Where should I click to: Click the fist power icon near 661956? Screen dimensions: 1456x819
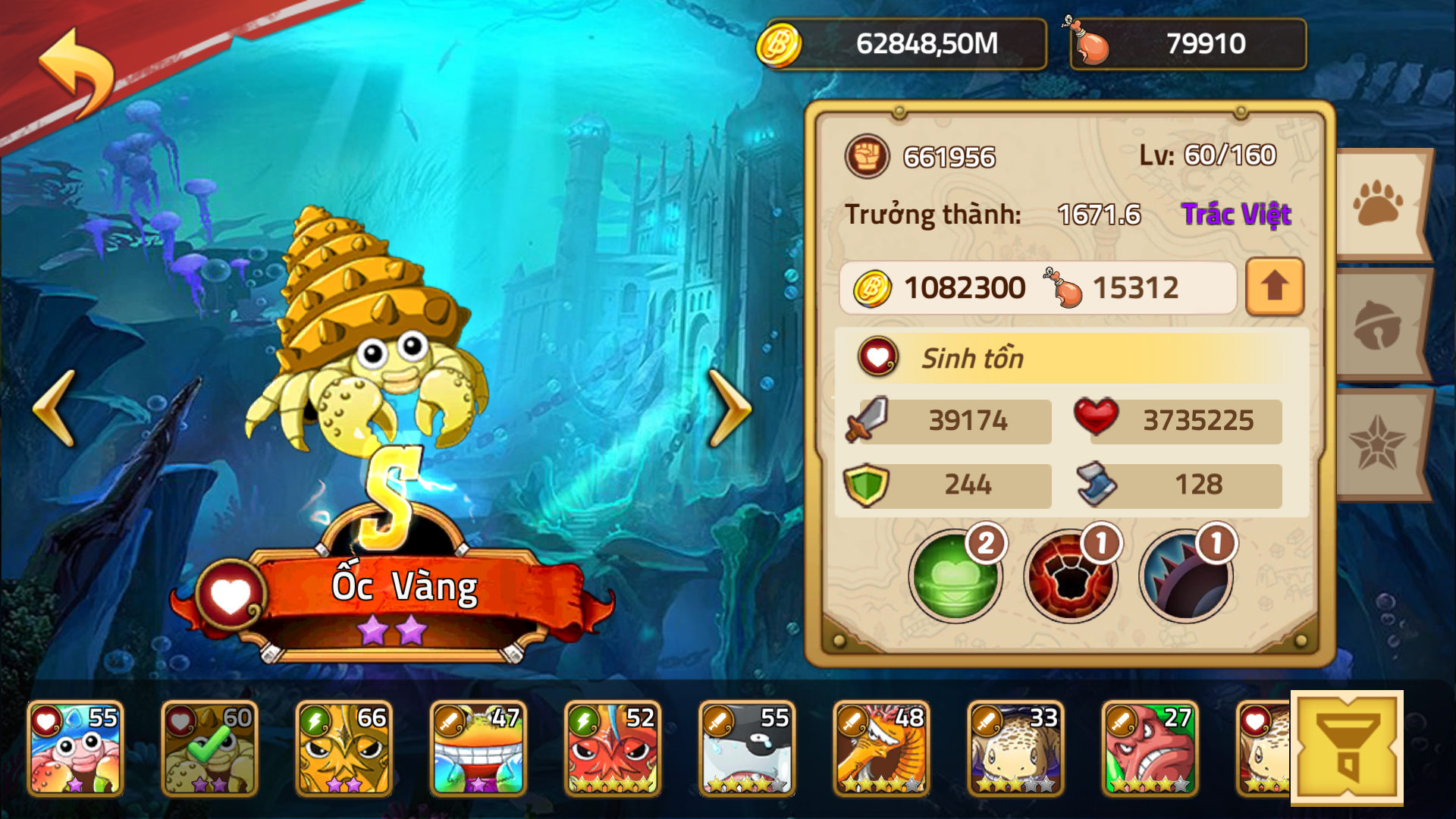(867, 158)
